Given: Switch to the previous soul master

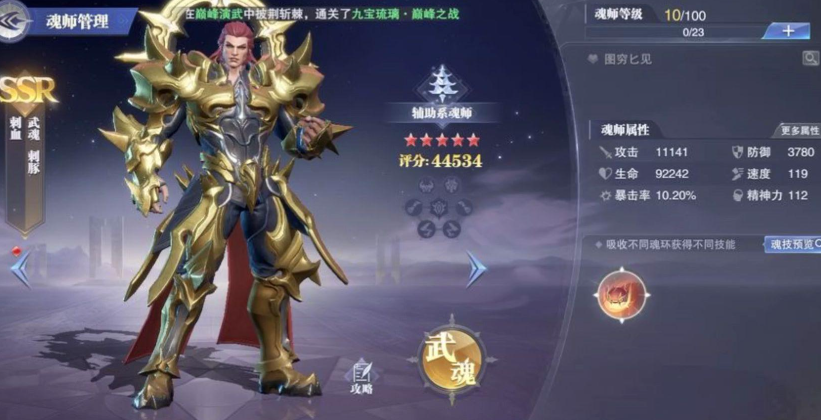Looking at the screenshot, I should [x=21, y=267].
